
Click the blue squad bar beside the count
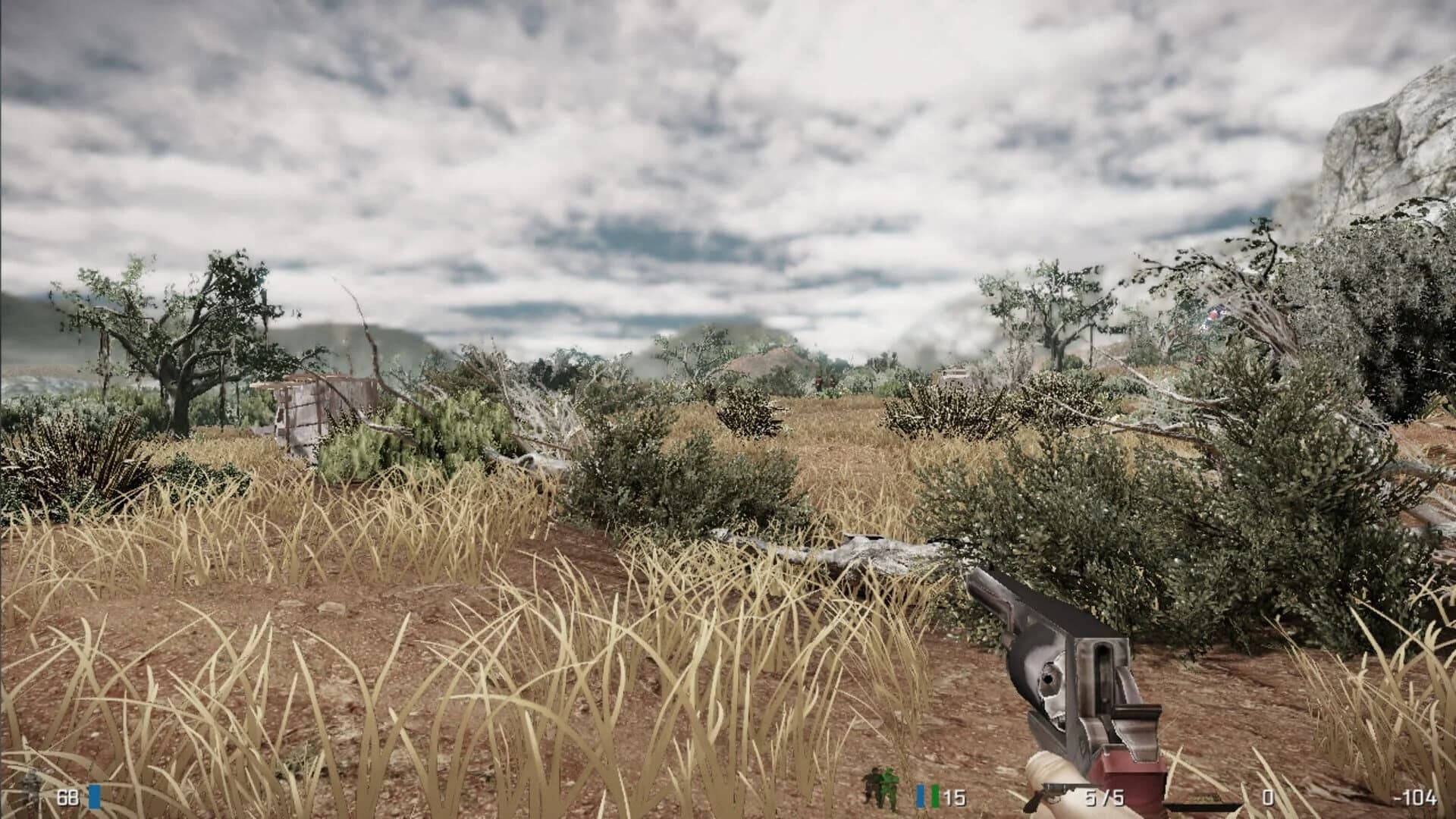[x=920, y=796]
